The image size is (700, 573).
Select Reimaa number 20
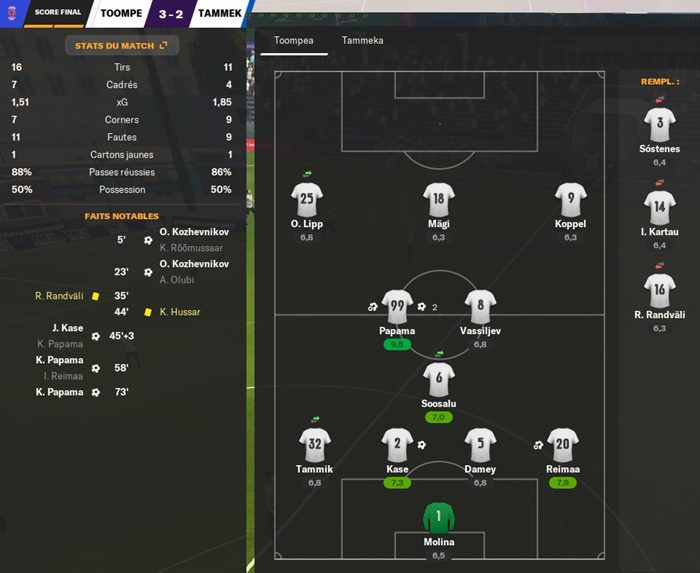pos(563,446)
